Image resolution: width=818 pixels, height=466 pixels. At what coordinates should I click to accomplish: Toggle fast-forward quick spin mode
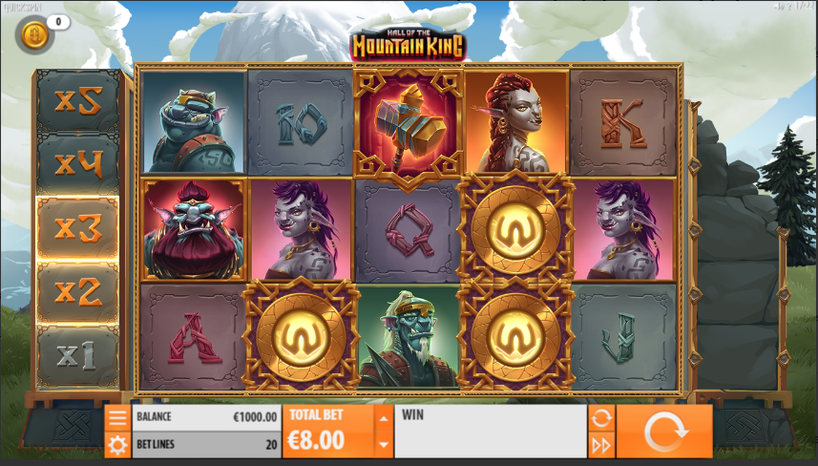(601, 445)
